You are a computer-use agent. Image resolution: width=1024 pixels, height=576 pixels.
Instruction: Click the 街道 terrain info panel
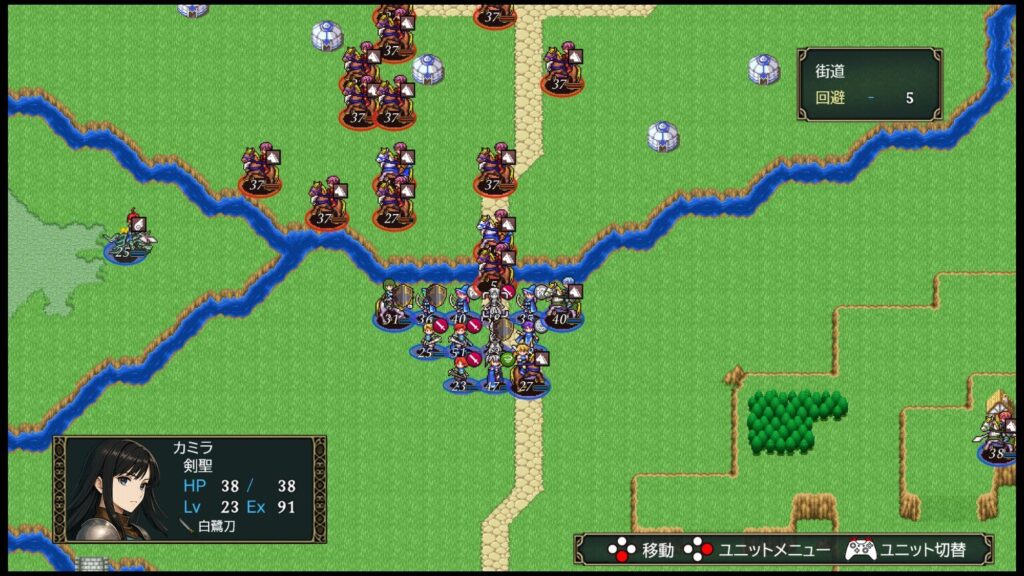click(x=869, y=84)
